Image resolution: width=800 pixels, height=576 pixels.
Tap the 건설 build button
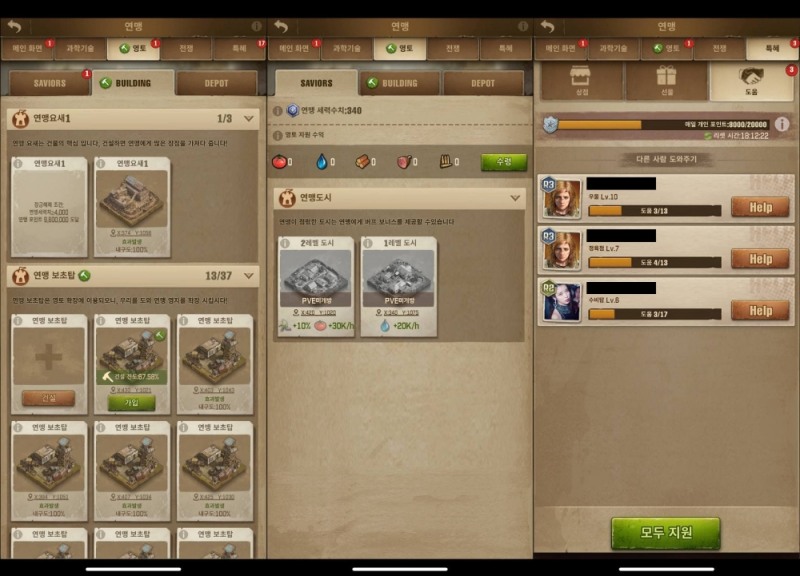click(x=48, y=398)
